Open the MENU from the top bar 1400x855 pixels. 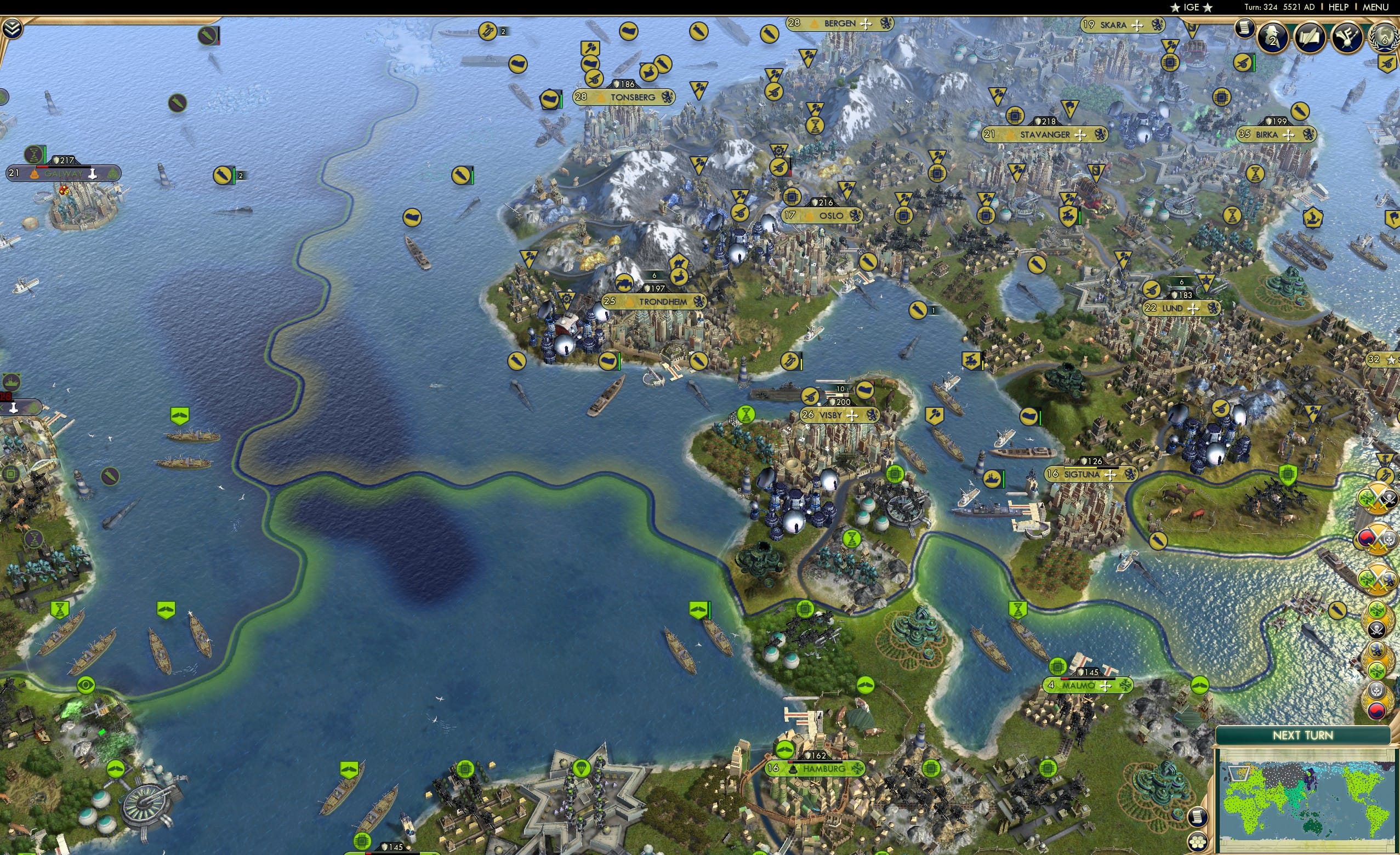click(x=1375, y=7)
